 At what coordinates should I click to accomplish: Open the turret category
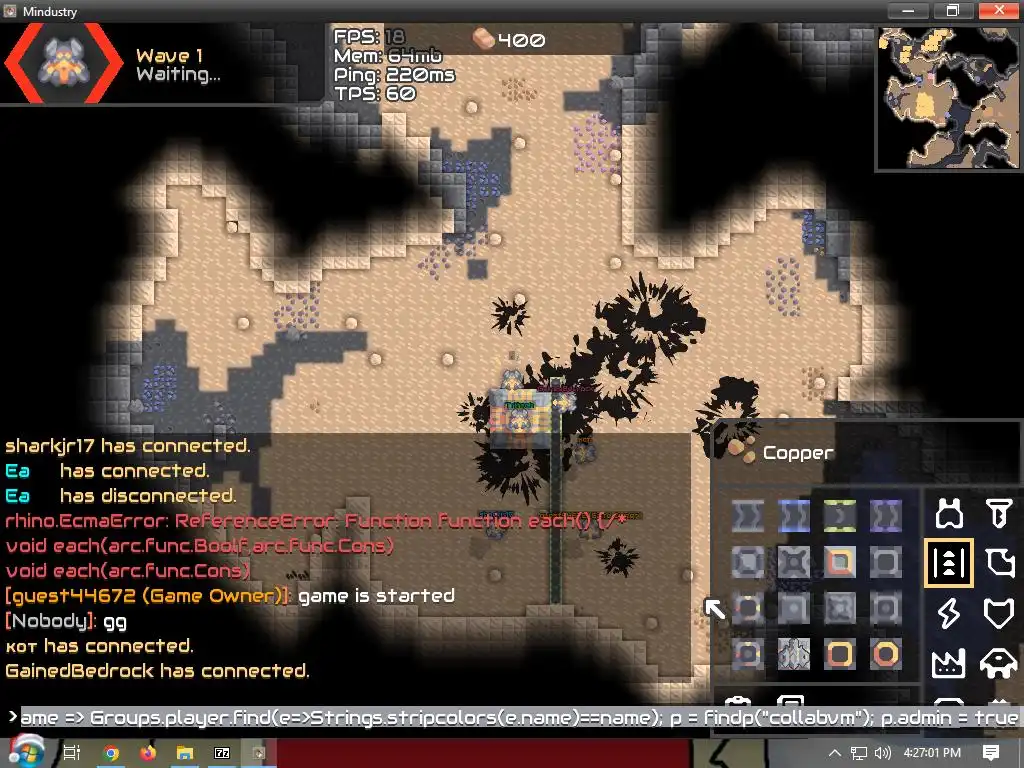pyautogui.click(x=948, y=514)
